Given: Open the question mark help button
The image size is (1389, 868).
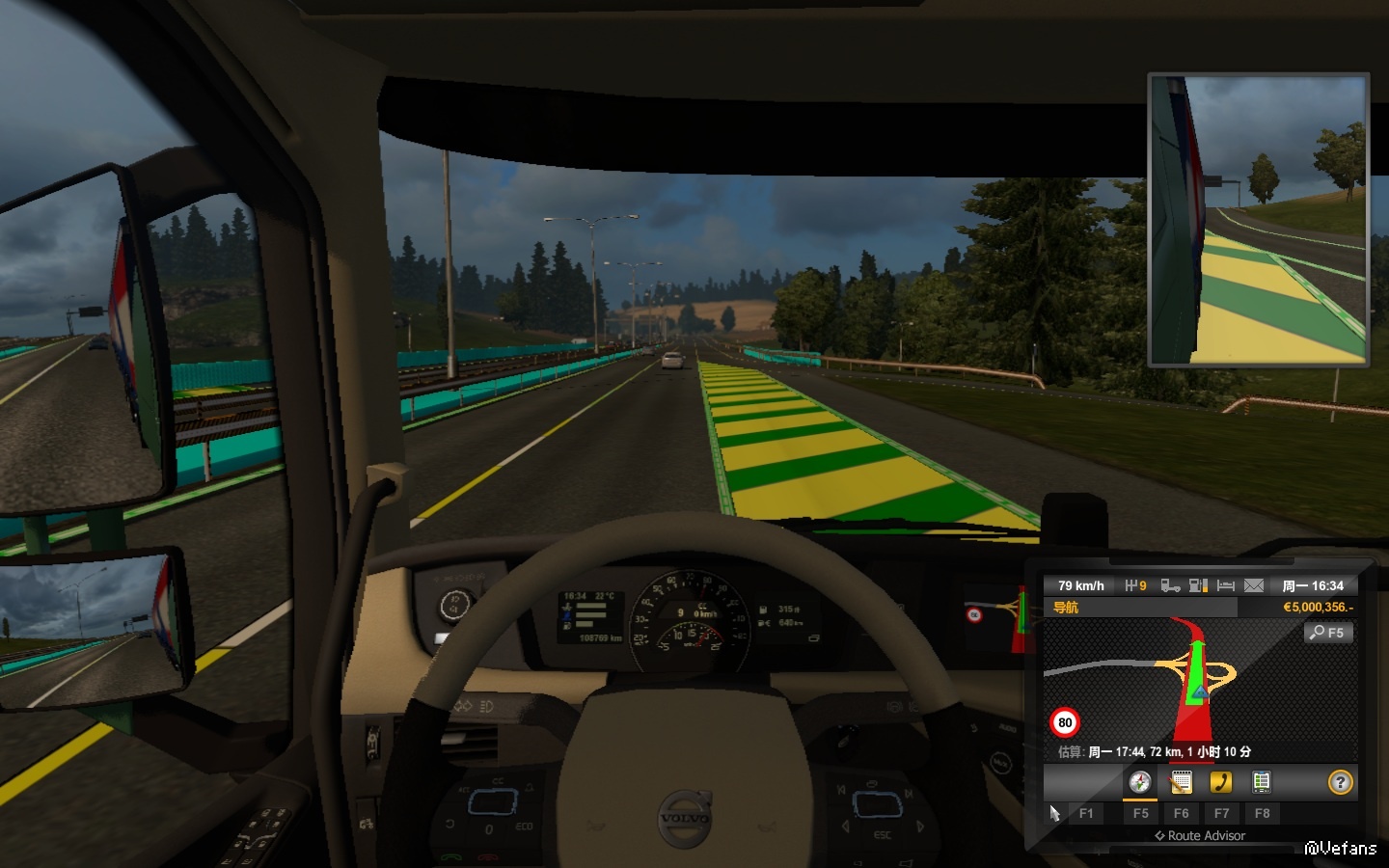Looking at the screenshot, I should pos(1340,782).
